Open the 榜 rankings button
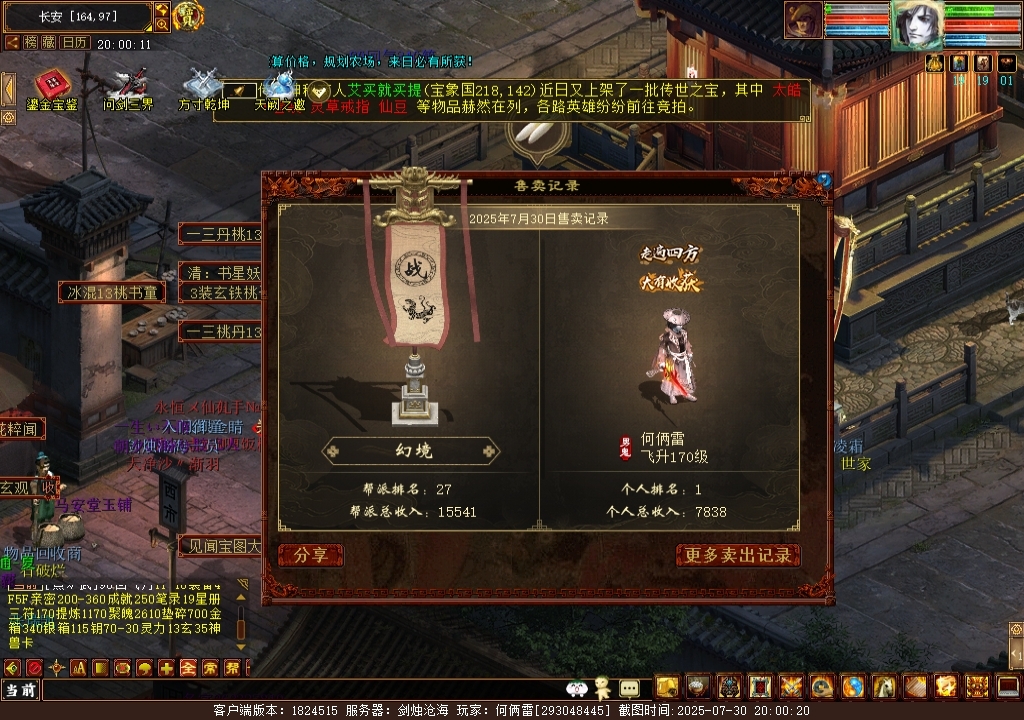Viewport: 1024px width, 720px height. point(32,43)
